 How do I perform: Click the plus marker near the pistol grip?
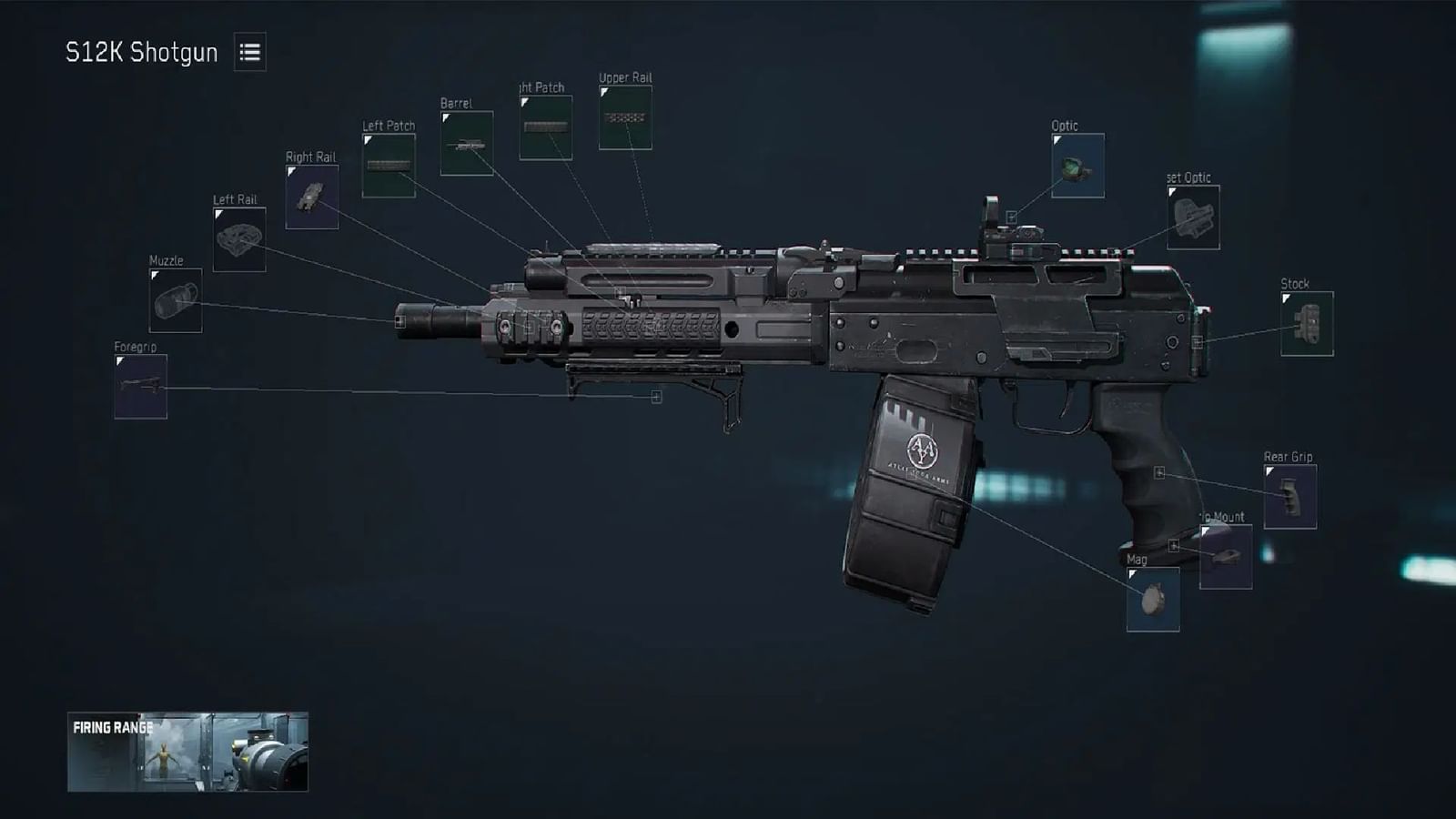1159,471
